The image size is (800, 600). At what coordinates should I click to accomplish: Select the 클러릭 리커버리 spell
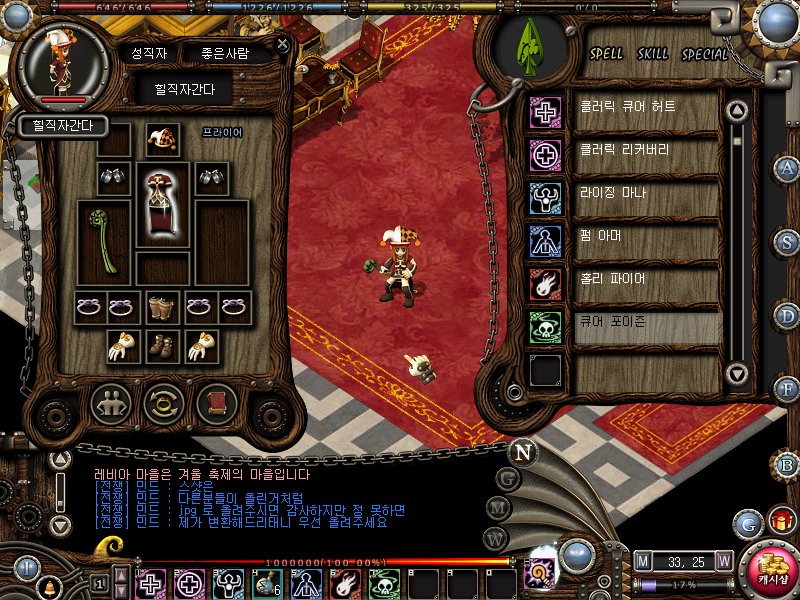646,153
